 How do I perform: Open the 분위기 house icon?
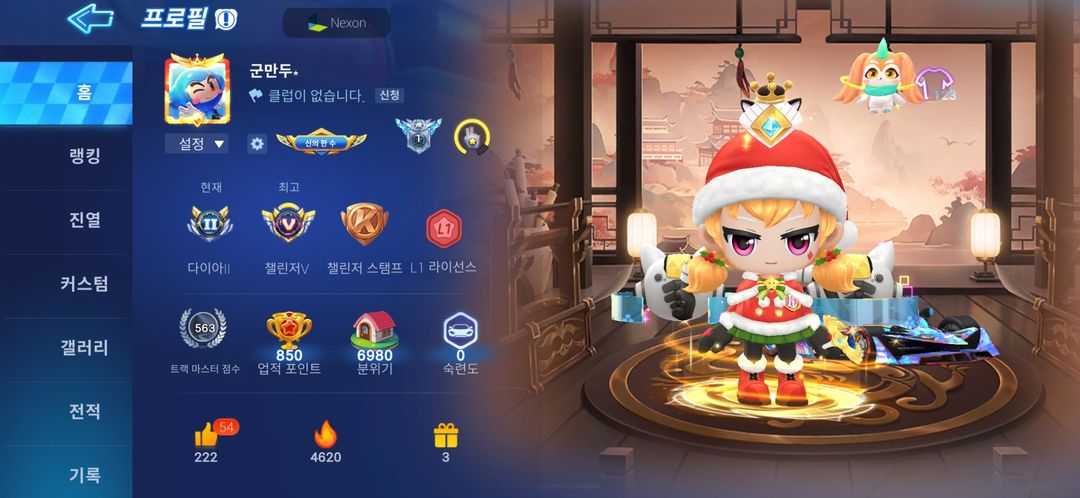[375, 328]
